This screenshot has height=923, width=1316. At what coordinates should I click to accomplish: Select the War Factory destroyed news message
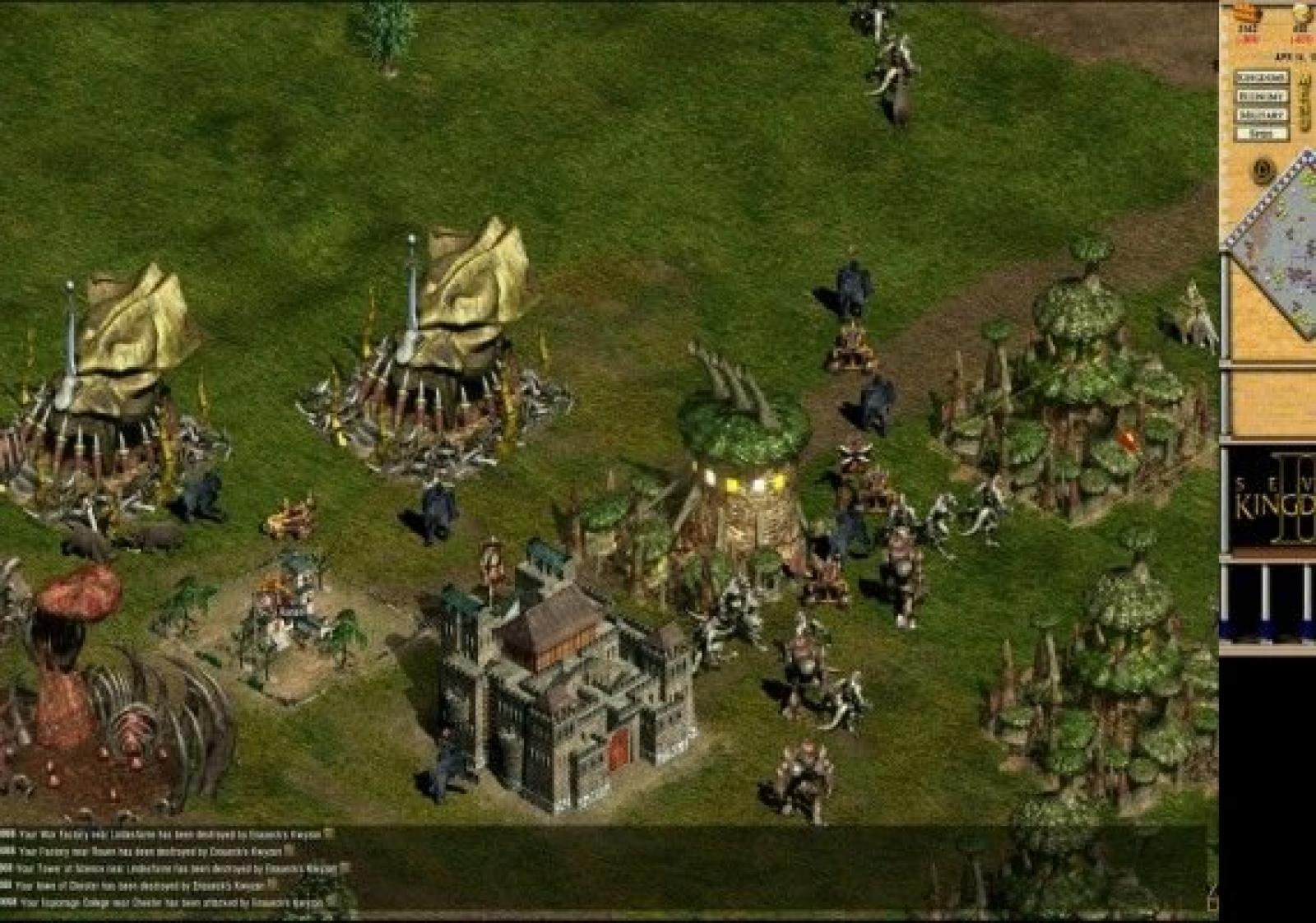[x=164, y=834]
